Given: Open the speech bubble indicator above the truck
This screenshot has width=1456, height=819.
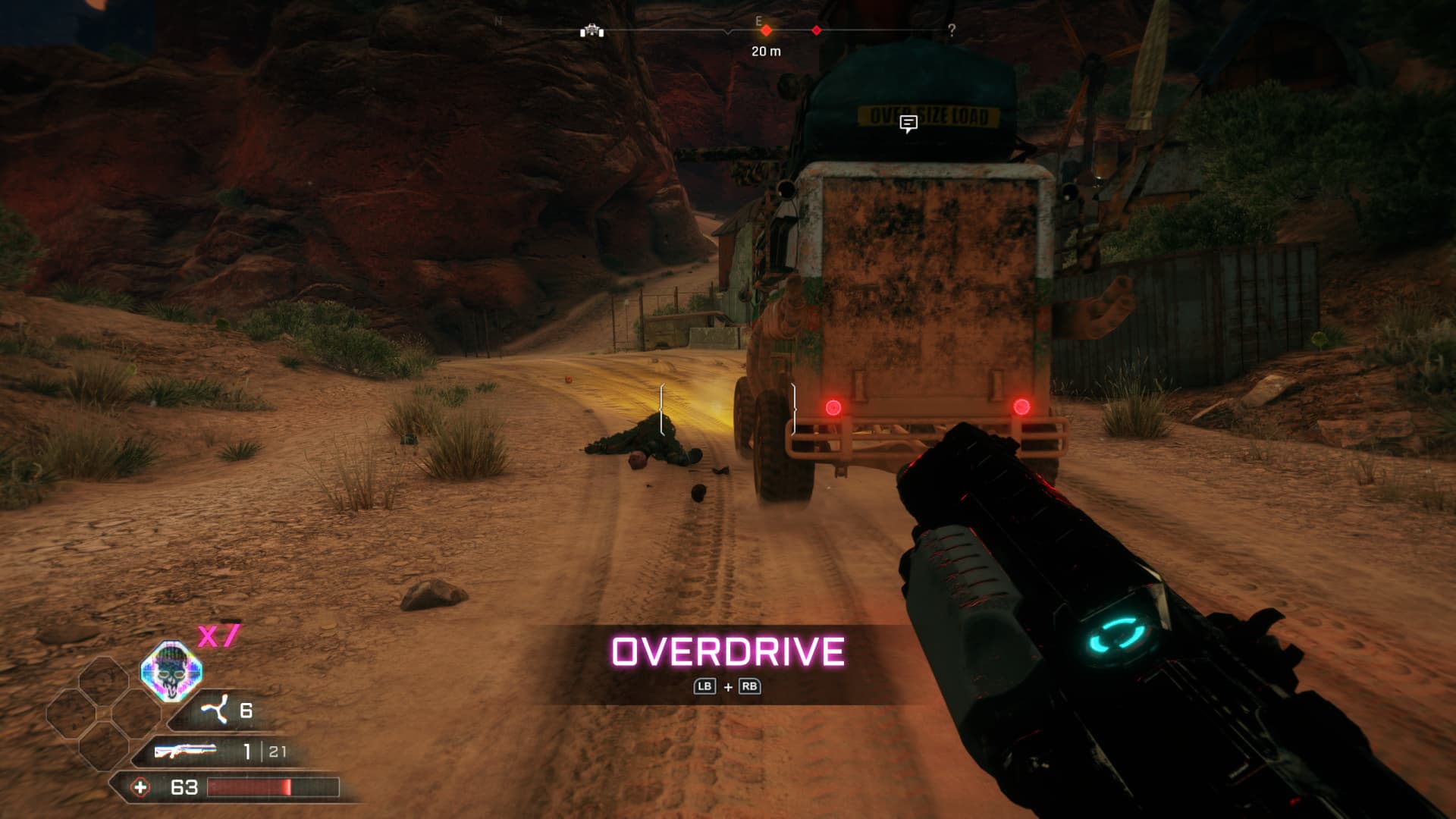Looking at the screenshot, I should pyautogui.click(x=908, y=121).
